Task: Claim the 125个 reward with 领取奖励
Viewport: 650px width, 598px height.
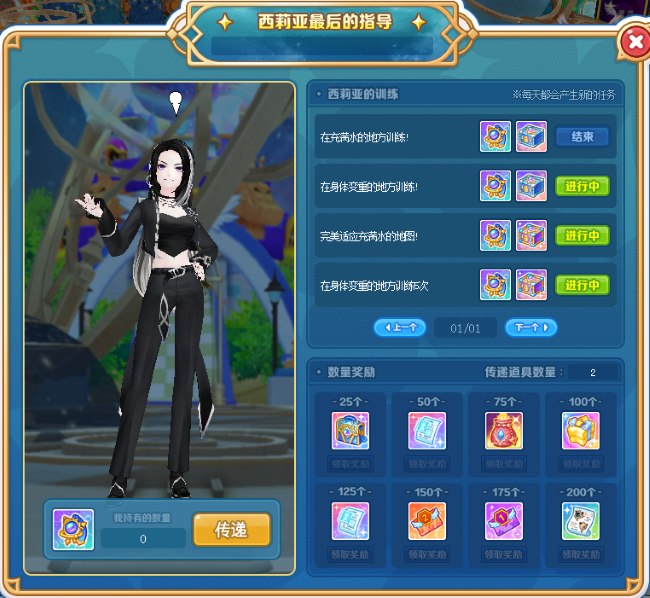Action: pos(350,554)
